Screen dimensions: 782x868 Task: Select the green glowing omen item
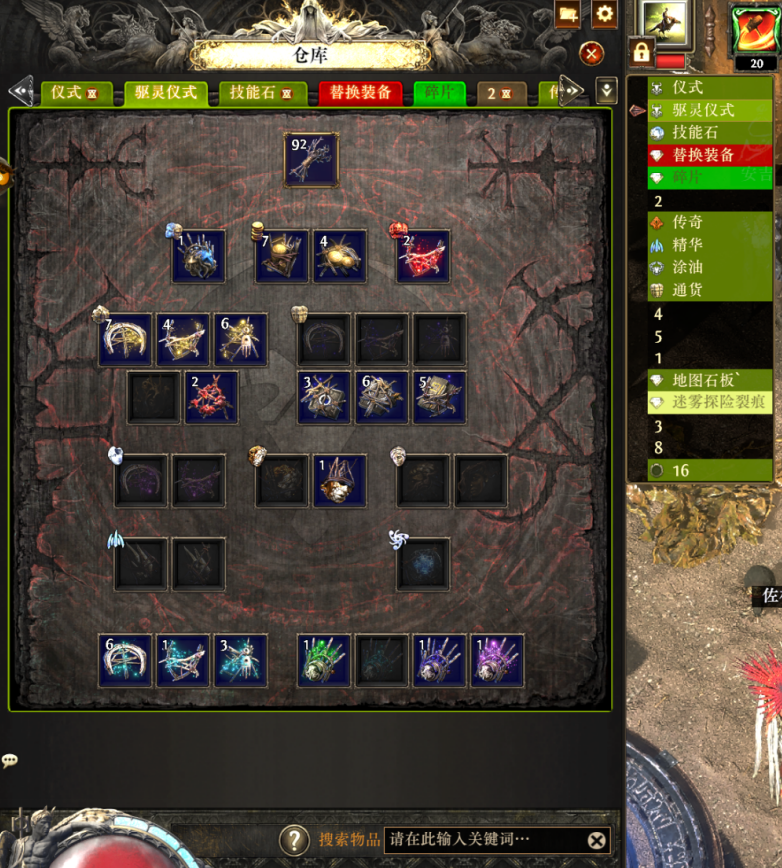(324, 660)
